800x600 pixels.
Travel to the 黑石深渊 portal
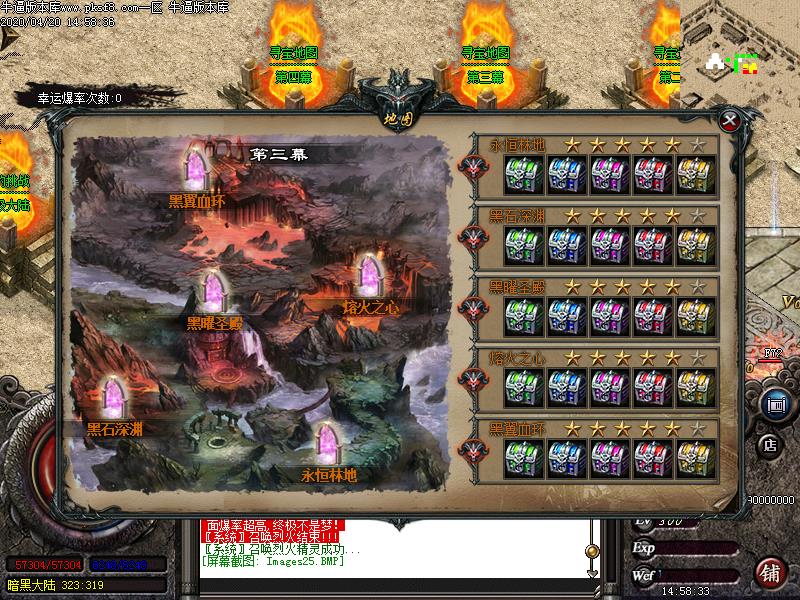(114, 400)
